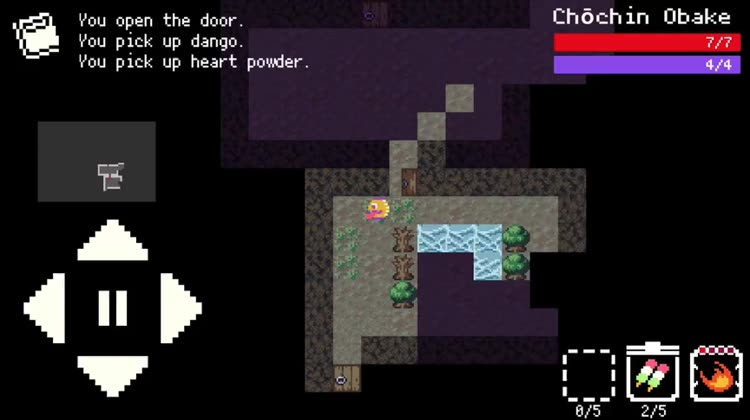This screenshot has height=420, width=750.
Task: Select the empty dashed inventory slot
Action: pos(588,375)
